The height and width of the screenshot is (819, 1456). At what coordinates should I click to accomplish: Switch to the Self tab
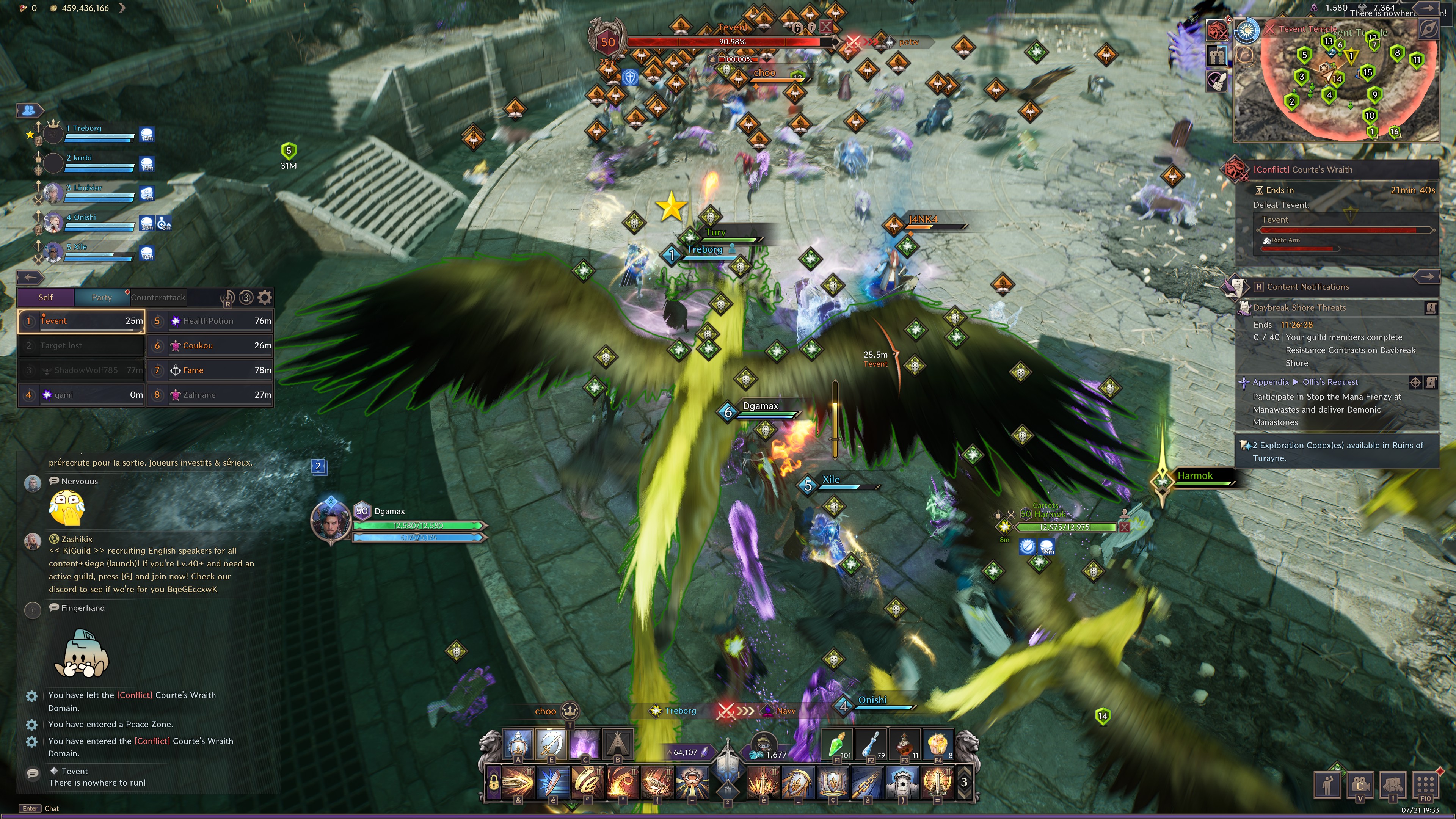pos(45,297)
